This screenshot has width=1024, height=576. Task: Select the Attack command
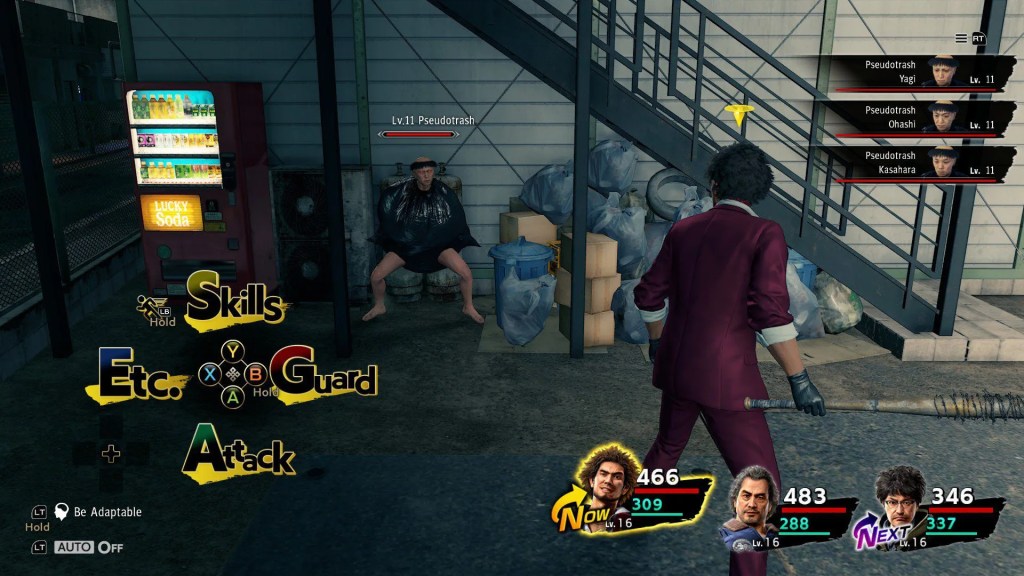click(239, 454)
